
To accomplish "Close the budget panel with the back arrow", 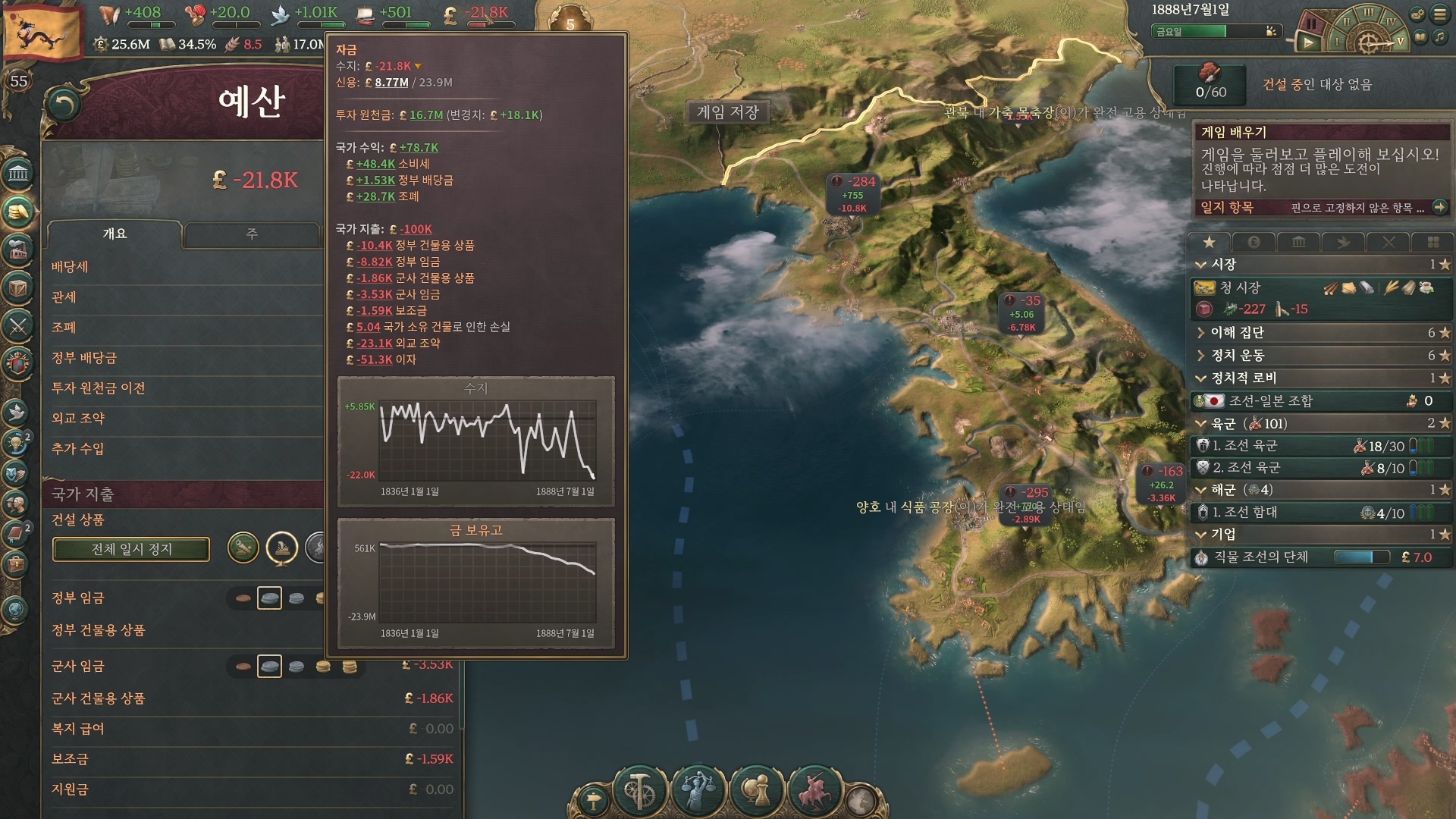I will [64, 105].
